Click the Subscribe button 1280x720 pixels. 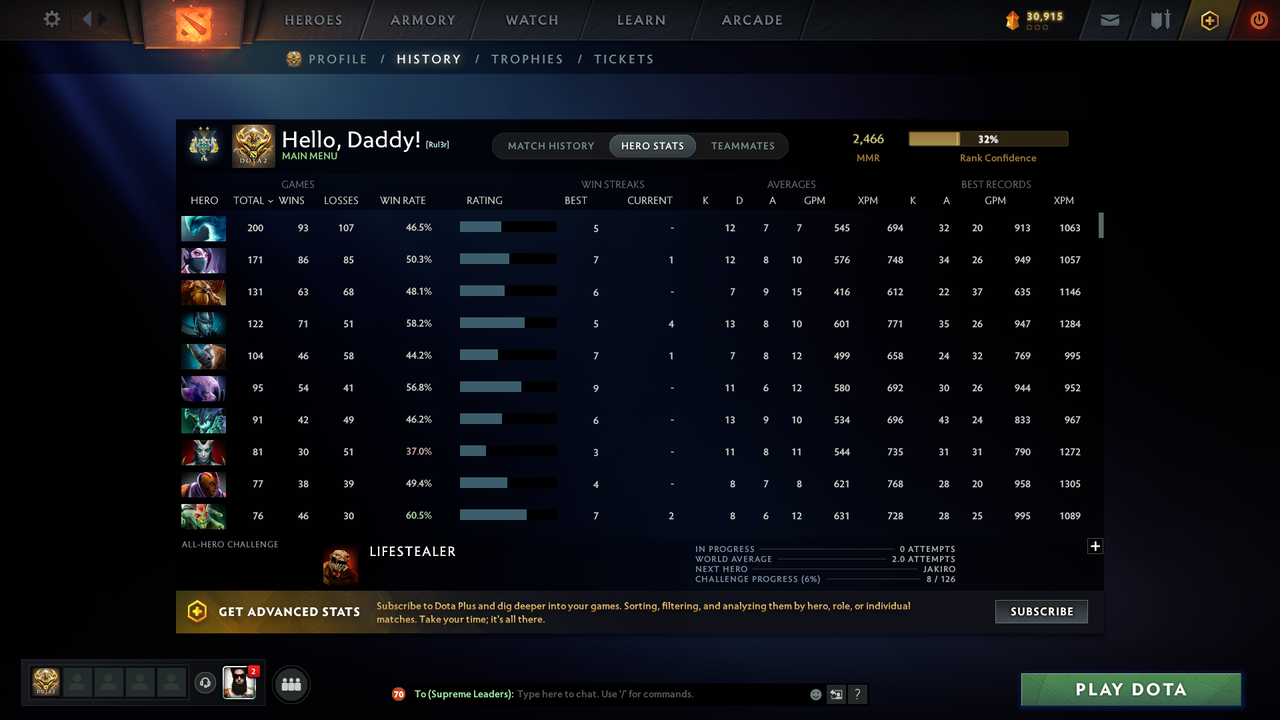coord(1041,611)
